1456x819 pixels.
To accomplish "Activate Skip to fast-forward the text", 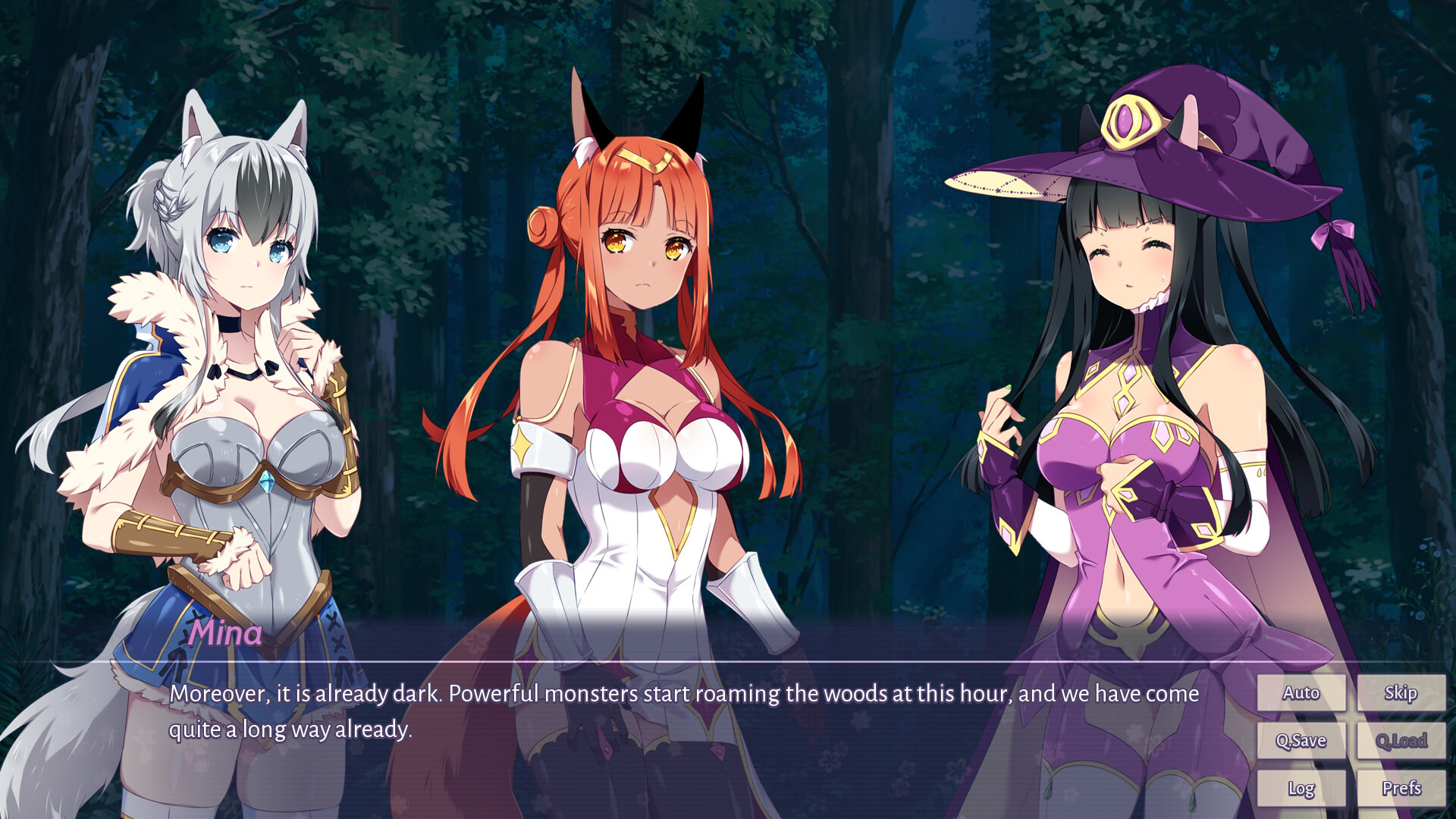I will [x=1401, y=692].
